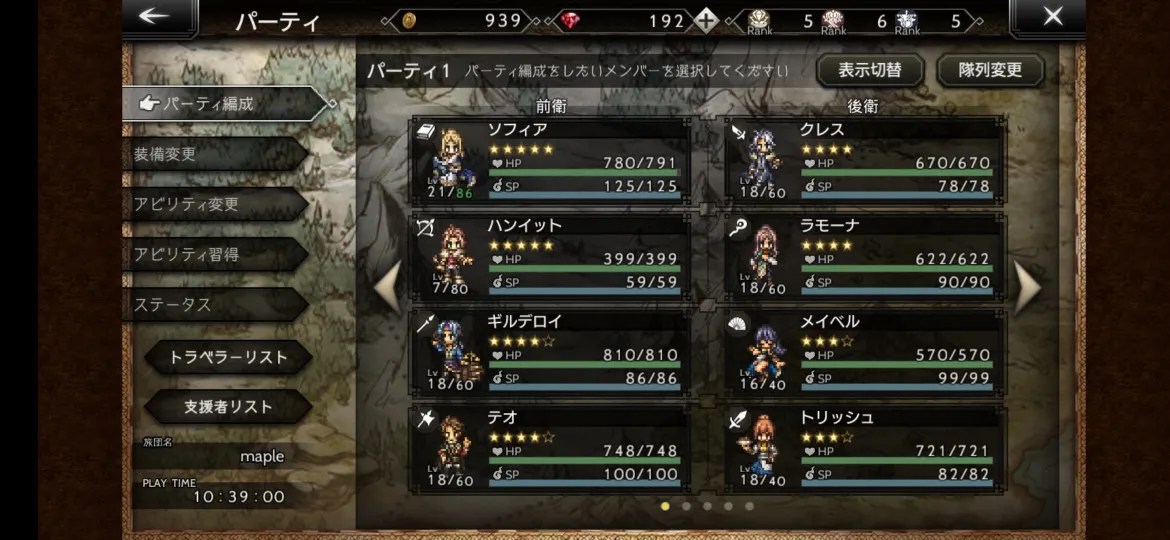Select the パーティ編成 menu entry
Image resolution: width=1170 pixels, height=540 pixels.
click(x=225, y=103)
